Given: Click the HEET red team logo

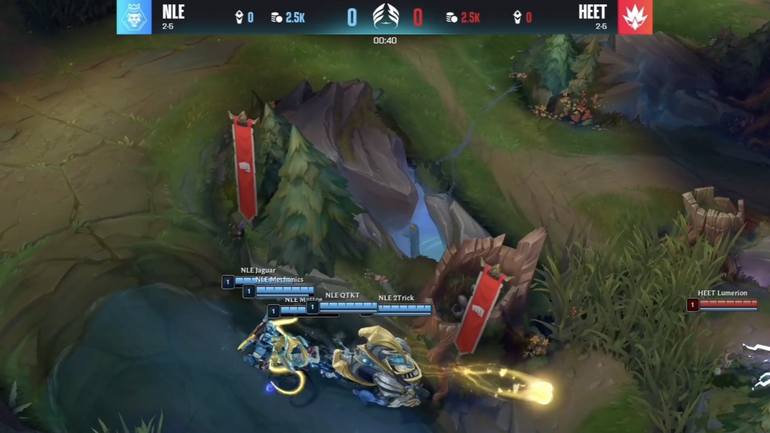Looking at the screenshot, I should coord(634,17).
